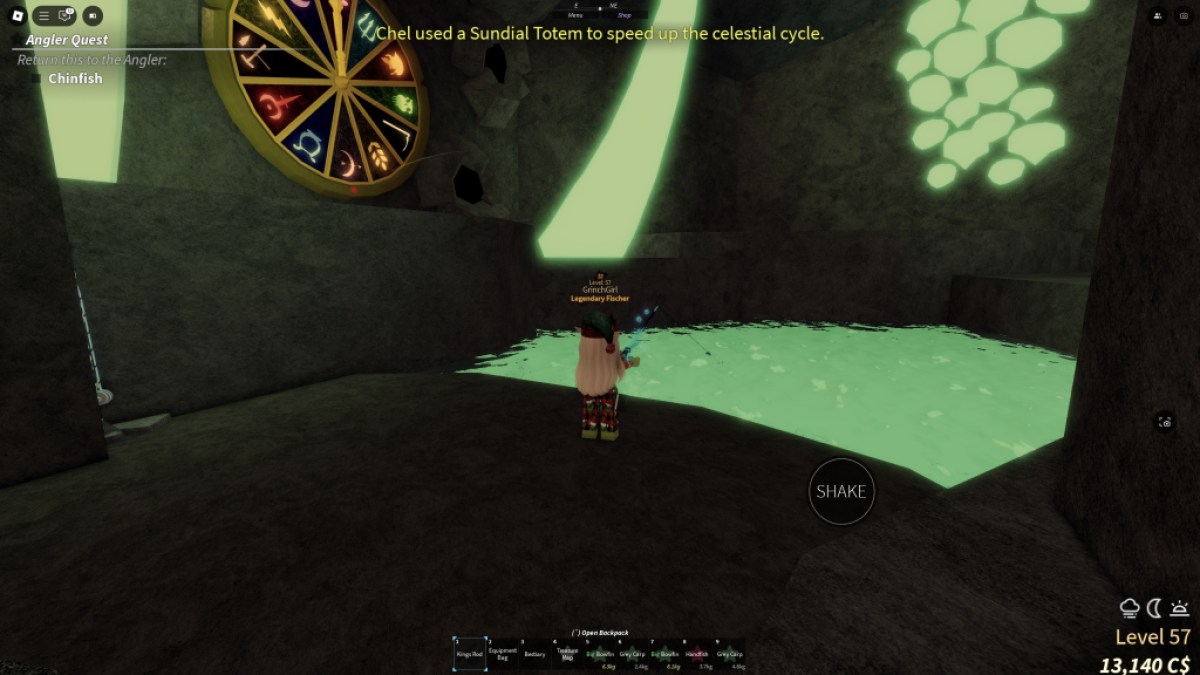Choose the Handfish in the hotbar
The width and height of the screenshot is (1200, 675).
tap(698, 654)
